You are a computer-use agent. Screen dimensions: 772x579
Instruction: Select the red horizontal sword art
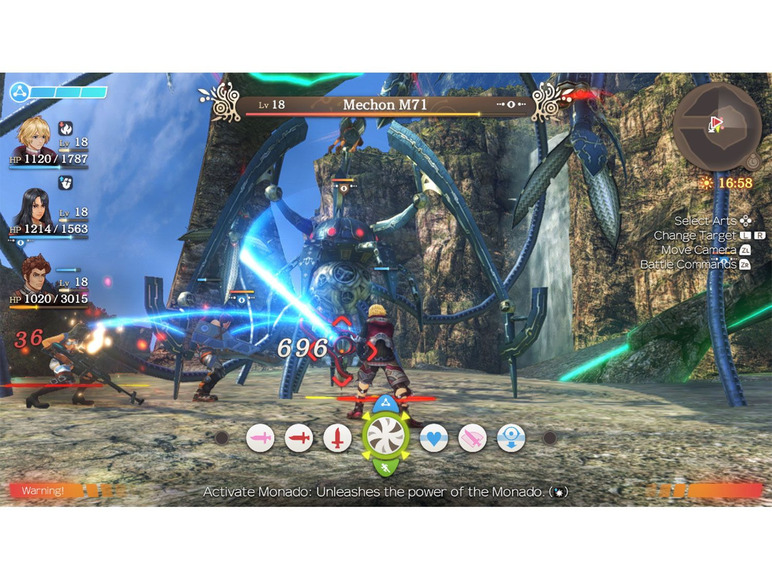pos(299,437)
